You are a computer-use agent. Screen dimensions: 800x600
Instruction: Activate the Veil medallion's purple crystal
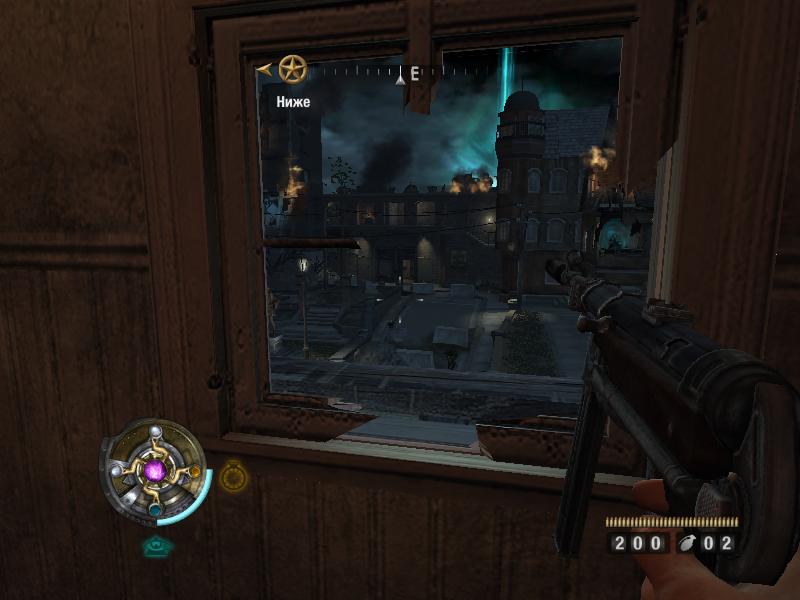point(155,469)
